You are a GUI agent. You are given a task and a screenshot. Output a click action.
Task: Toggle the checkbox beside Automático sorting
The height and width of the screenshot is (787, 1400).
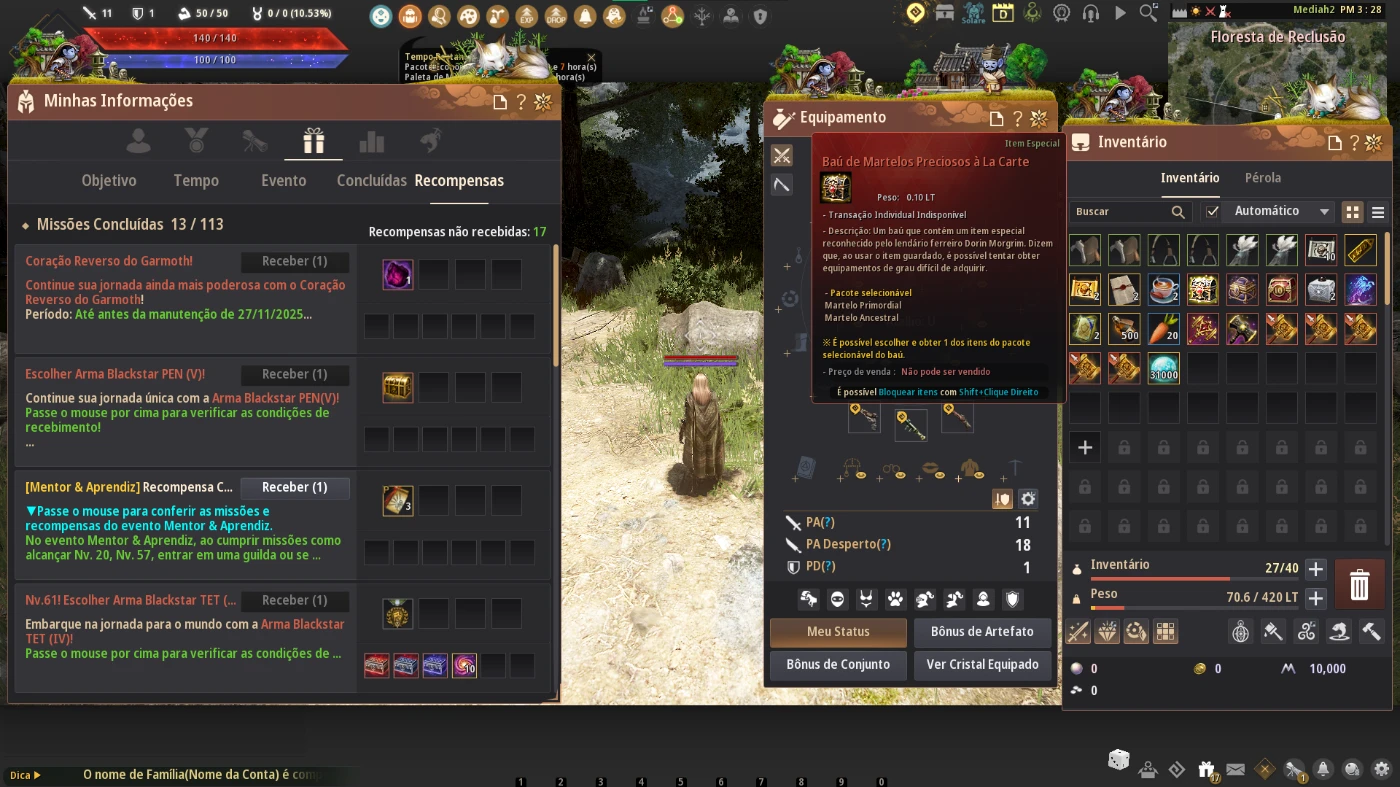[x=1212, y=212]
